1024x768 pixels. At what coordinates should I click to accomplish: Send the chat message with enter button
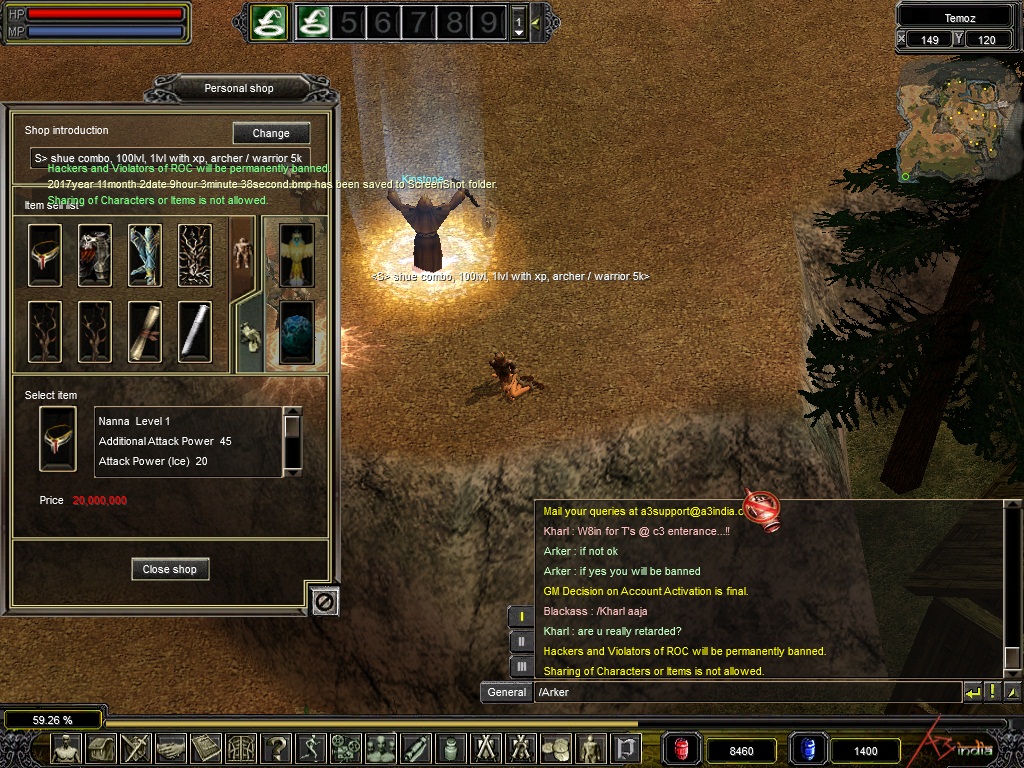pyautogui.click(x=972, y=692)
